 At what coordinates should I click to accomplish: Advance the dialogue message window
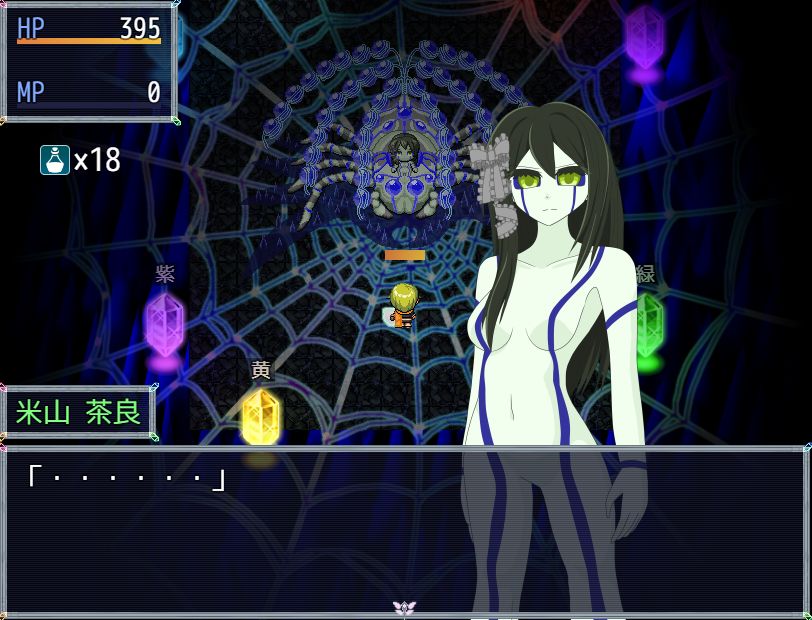click(x=240, y=530)
